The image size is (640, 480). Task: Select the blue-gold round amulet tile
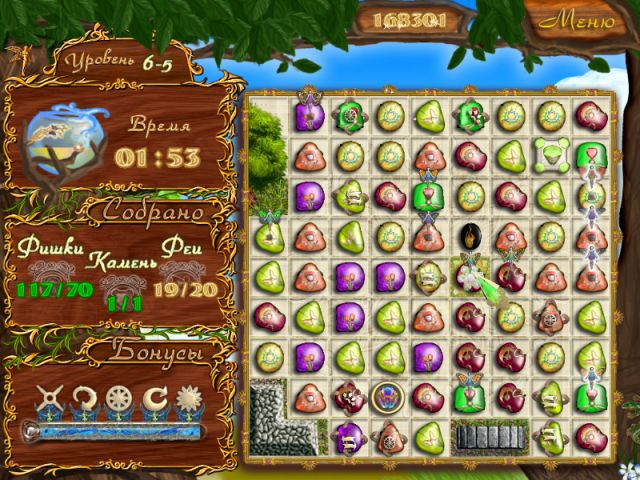(x=385, y=396)
